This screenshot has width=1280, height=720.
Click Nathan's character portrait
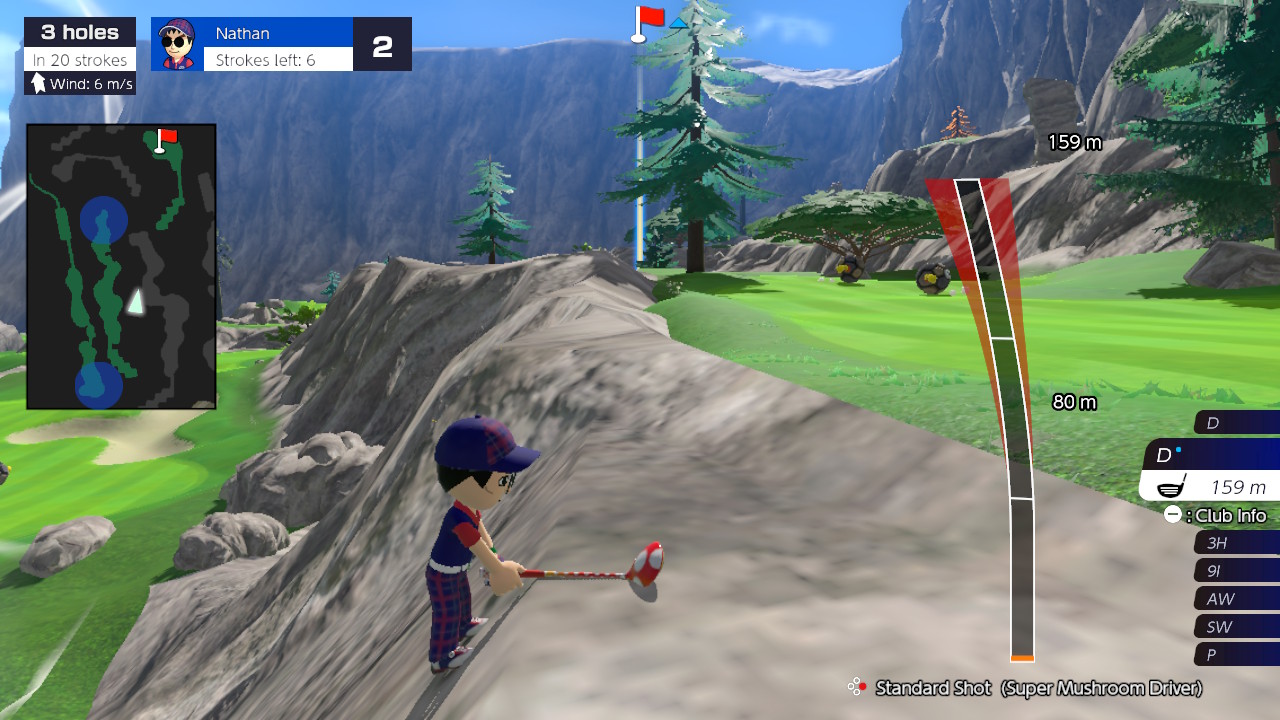[x=177, y=43]
